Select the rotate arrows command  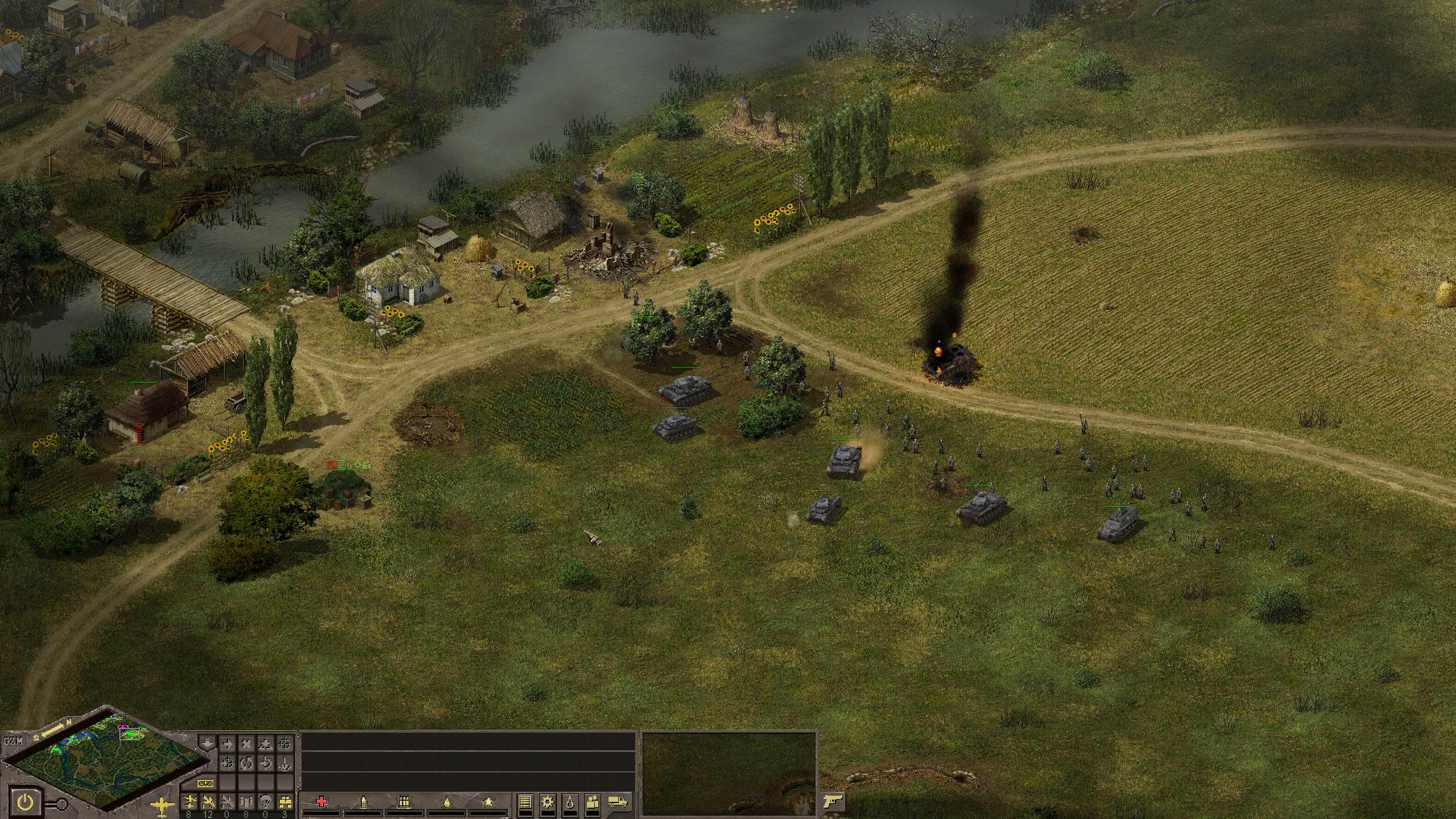(x=246, y=763)
